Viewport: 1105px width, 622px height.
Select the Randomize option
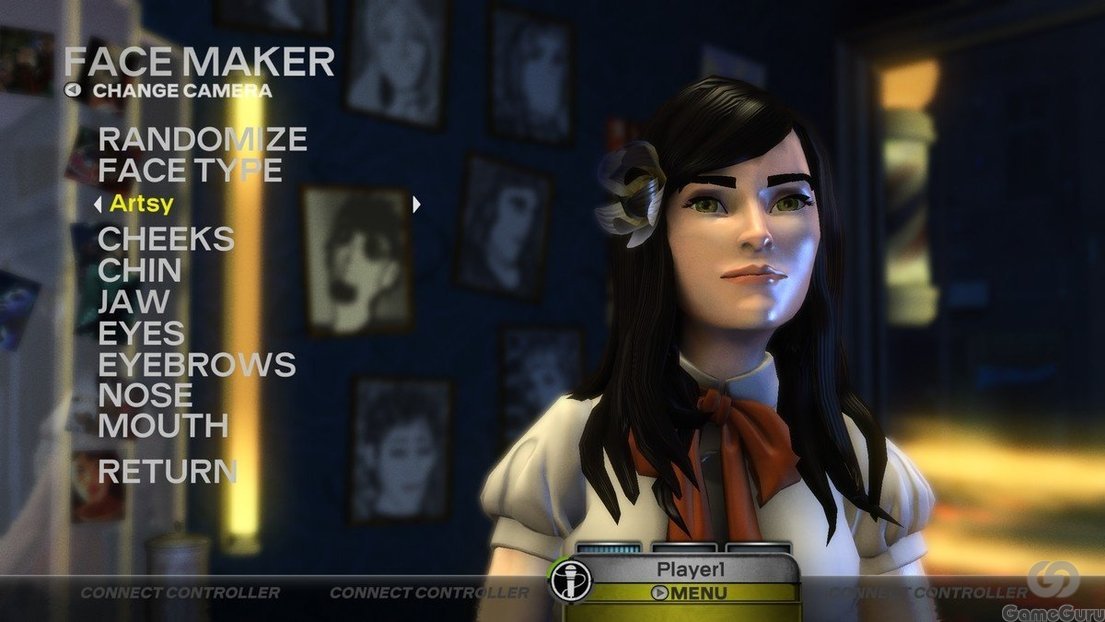202,139
